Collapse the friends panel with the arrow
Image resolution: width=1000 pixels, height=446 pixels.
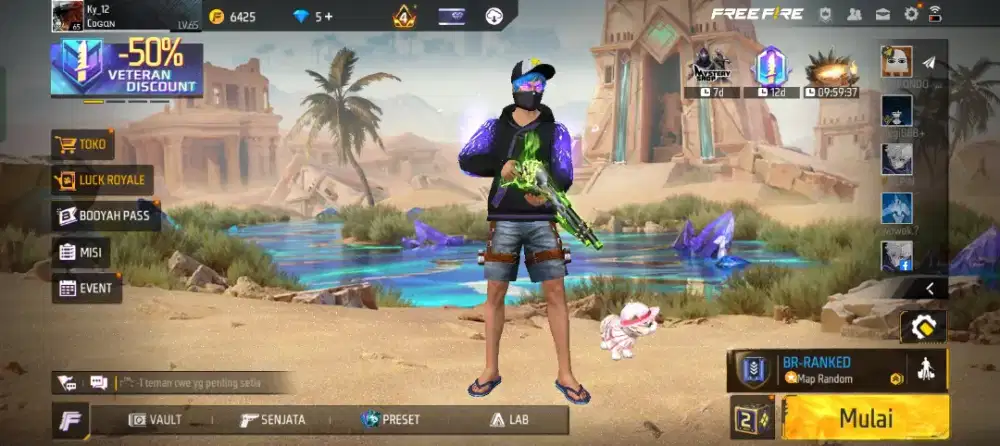[930, 288]
